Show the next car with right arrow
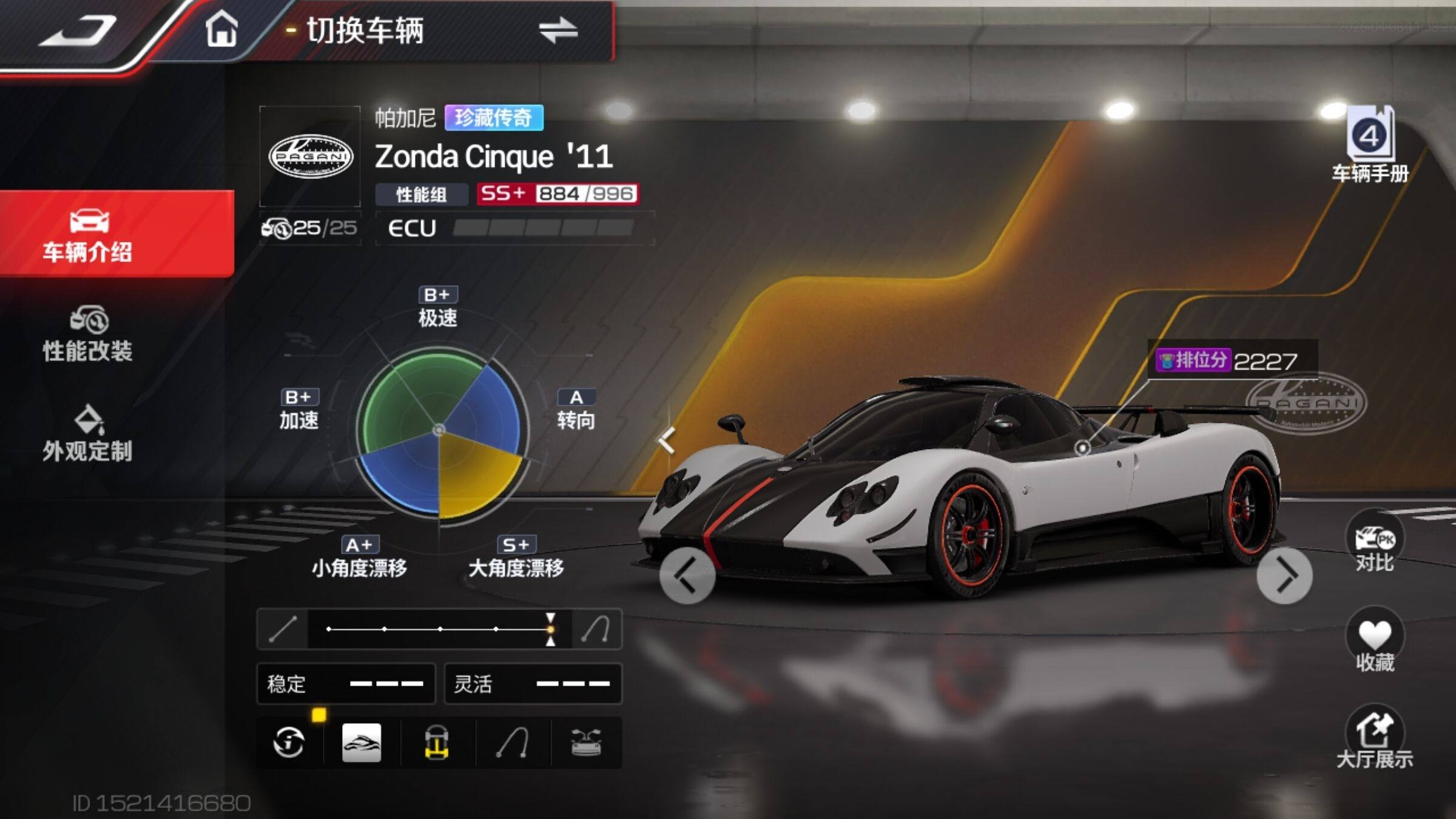Screen dimensions: 1456x819 point(1284,576)
